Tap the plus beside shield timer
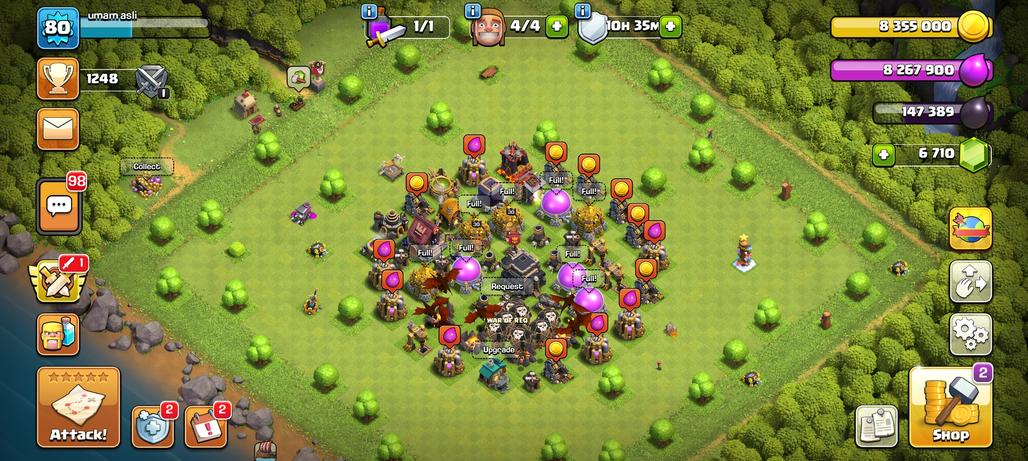This screenshot has height=461, width=1028. pos(670,26)
